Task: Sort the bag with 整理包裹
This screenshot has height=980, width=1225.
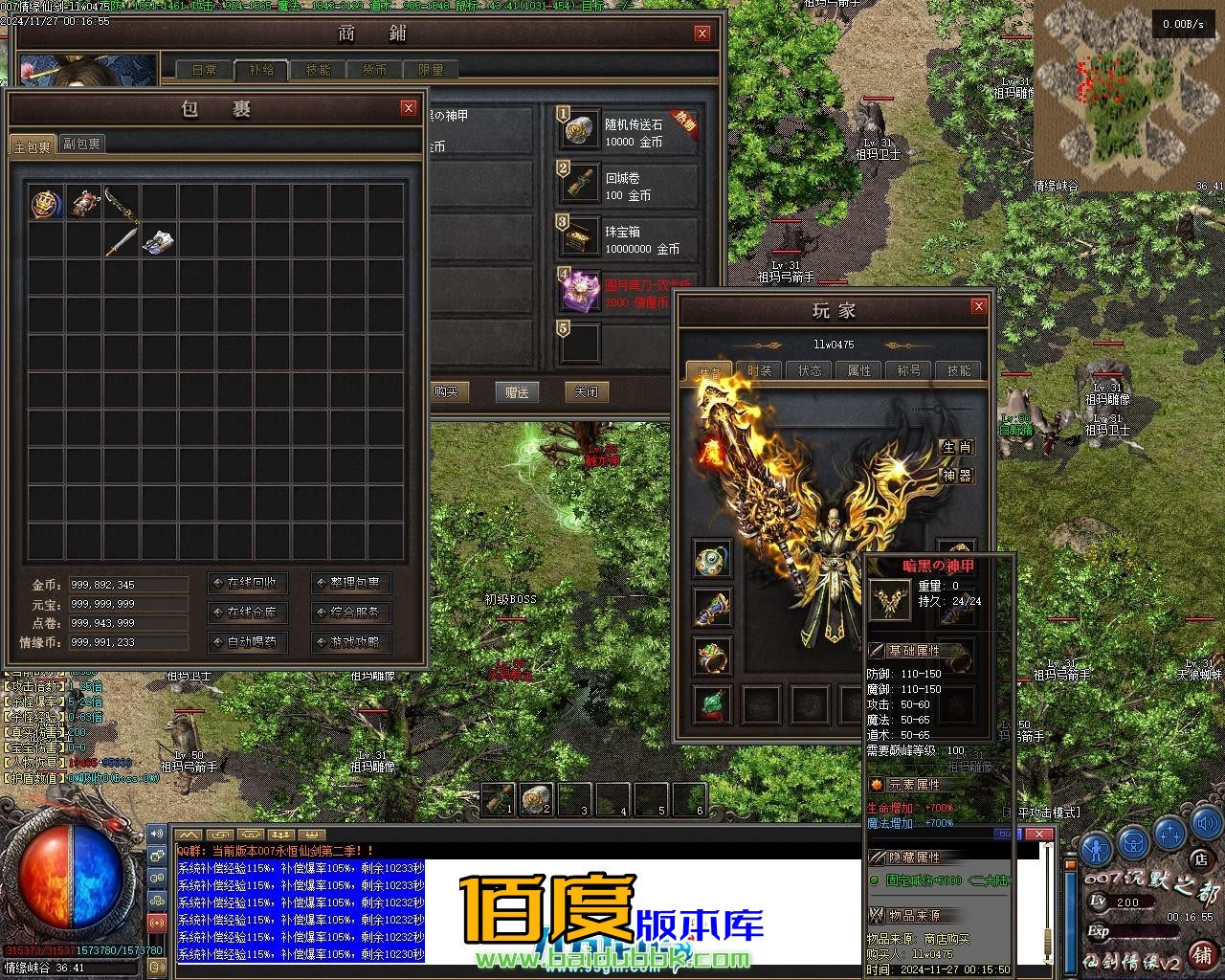Action: (351, 583)
